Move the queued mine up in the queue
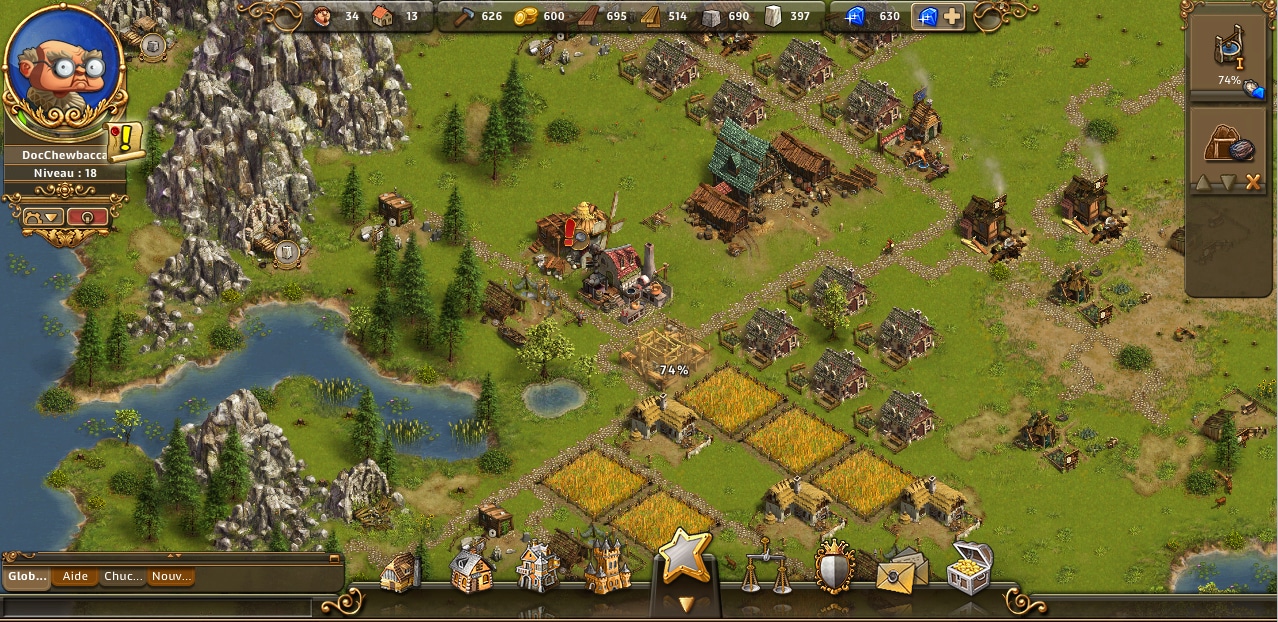This screenshot has height=622, width=1278. [x=1204, y=182]
